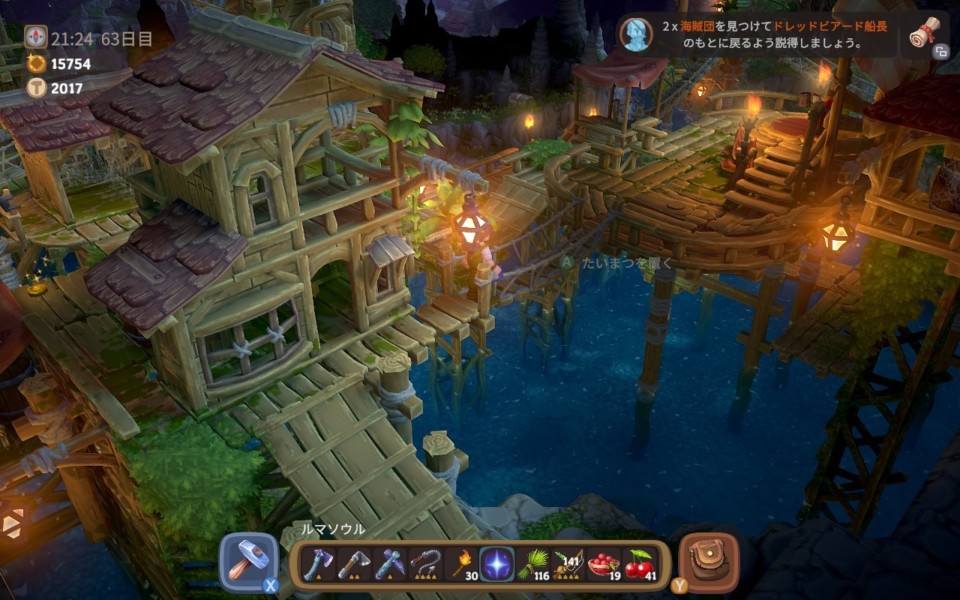Select the cherries slot with 41
Image resolution: width=960 pixels, height=600 pixels.
[640, 563]
